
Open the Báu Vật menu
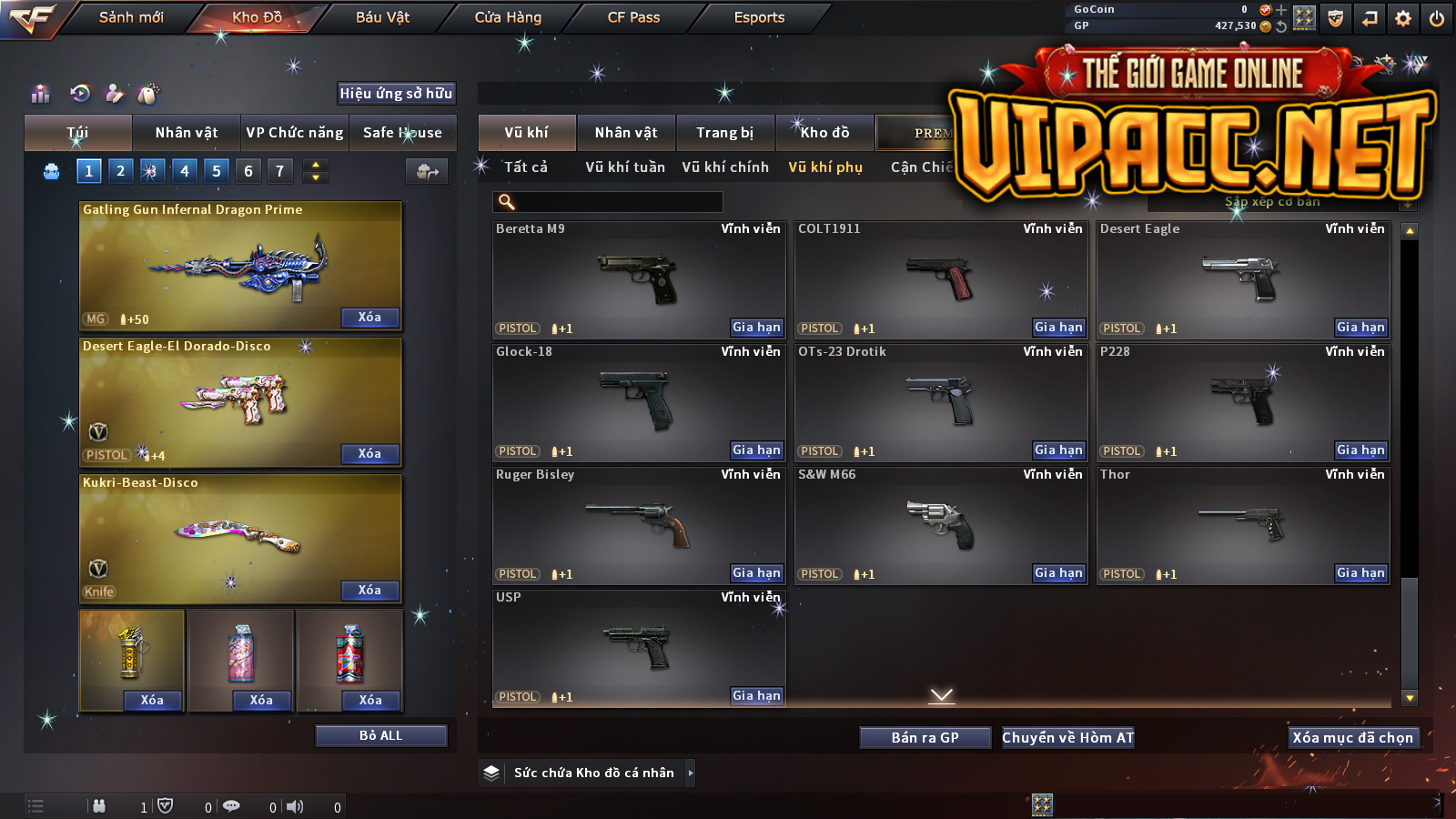point(382,17)
